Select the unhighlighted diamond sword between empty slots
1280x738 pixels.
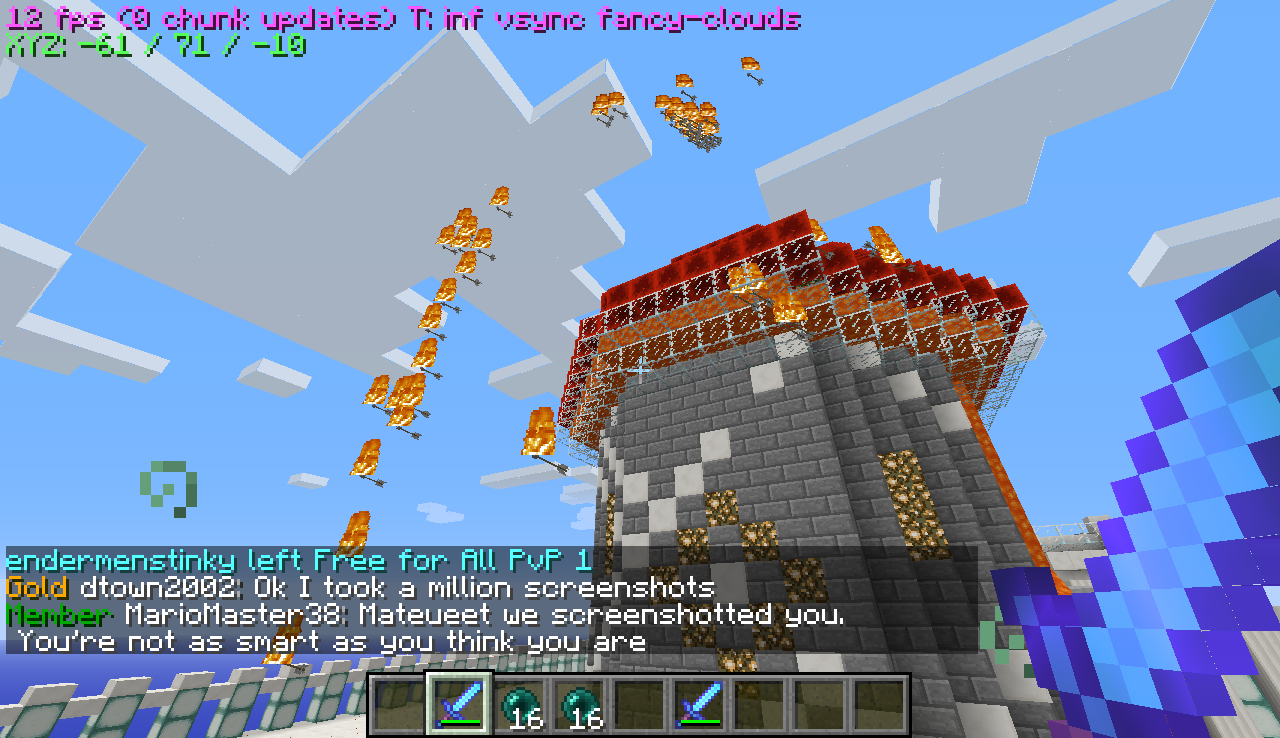pos(700,704)
